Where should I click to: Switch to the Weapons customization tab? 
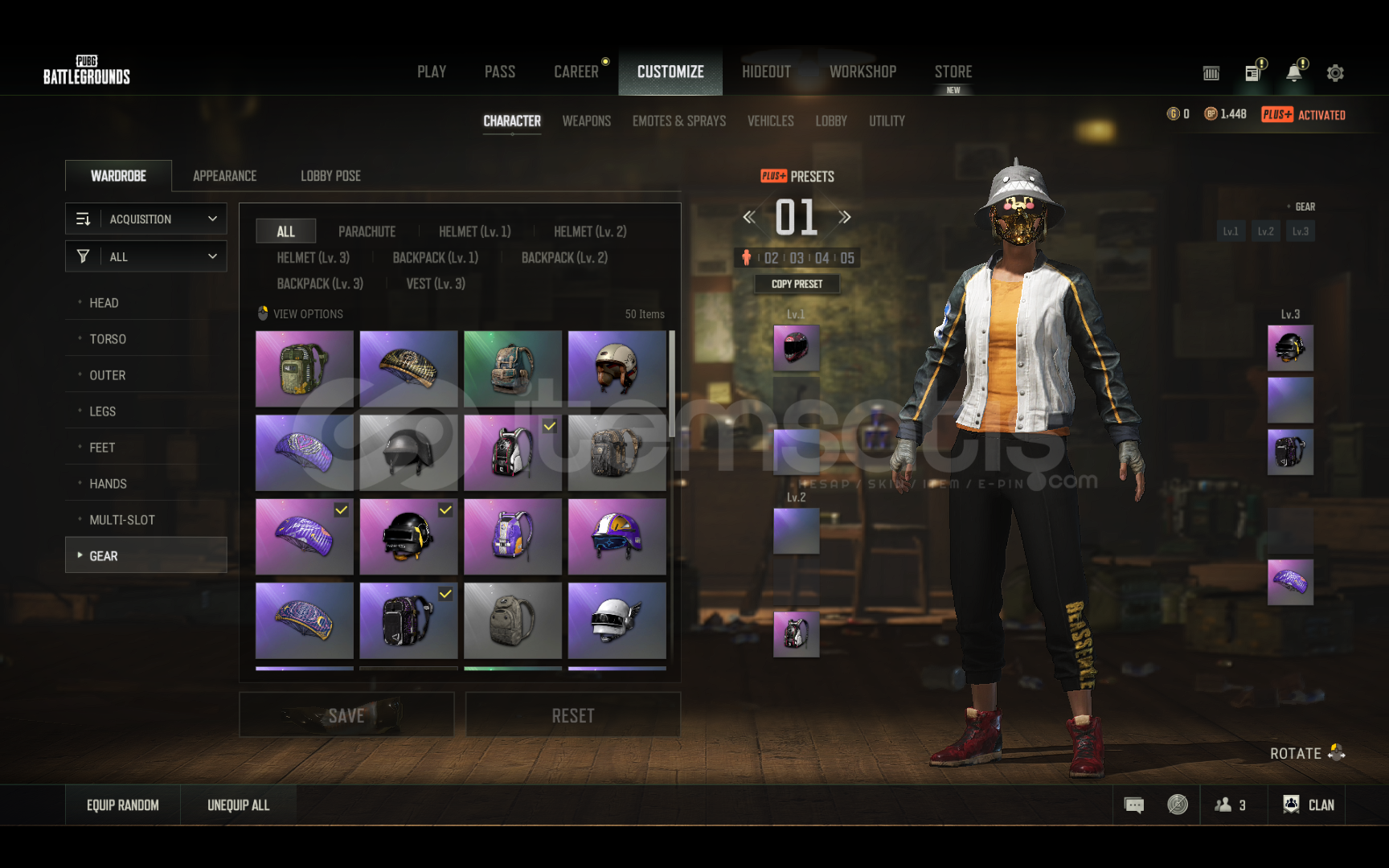586,121
